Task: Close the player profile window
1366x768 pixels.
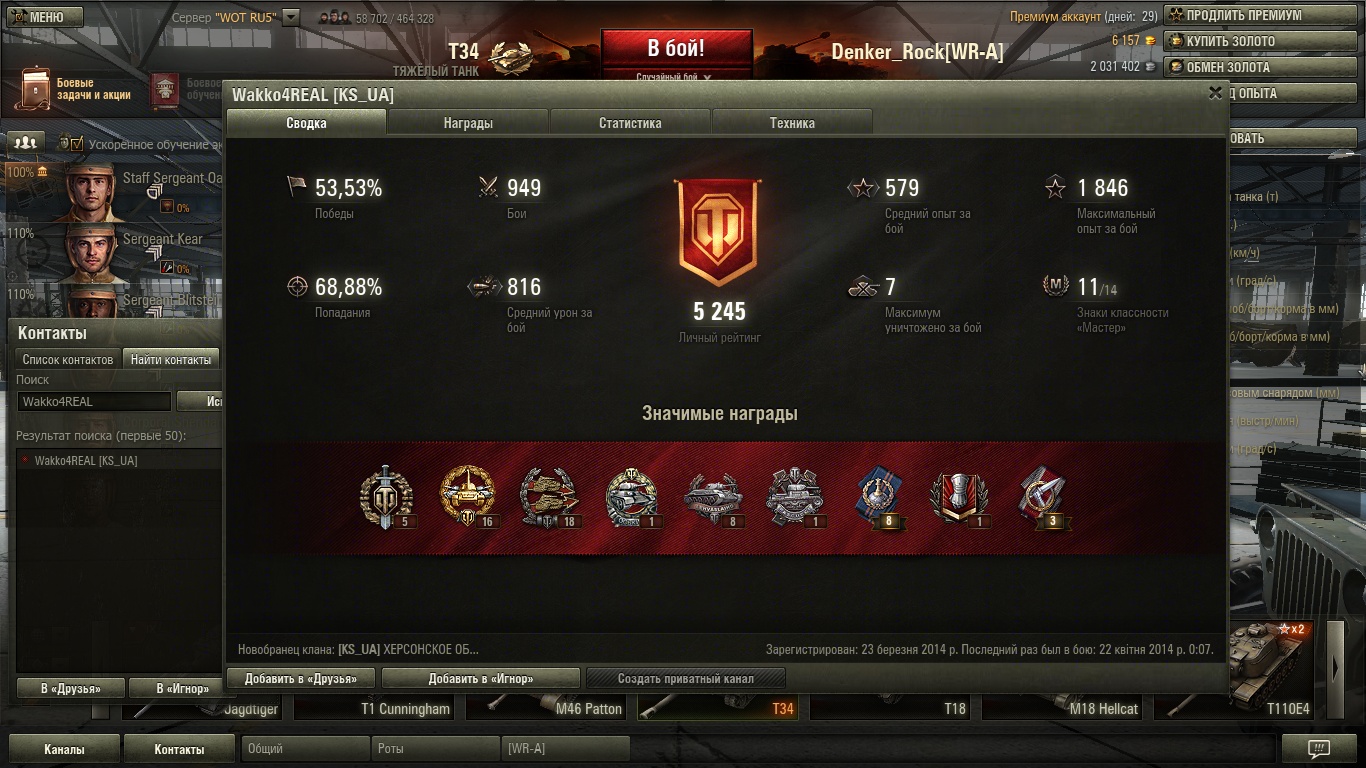Action: pos(1215,93)
